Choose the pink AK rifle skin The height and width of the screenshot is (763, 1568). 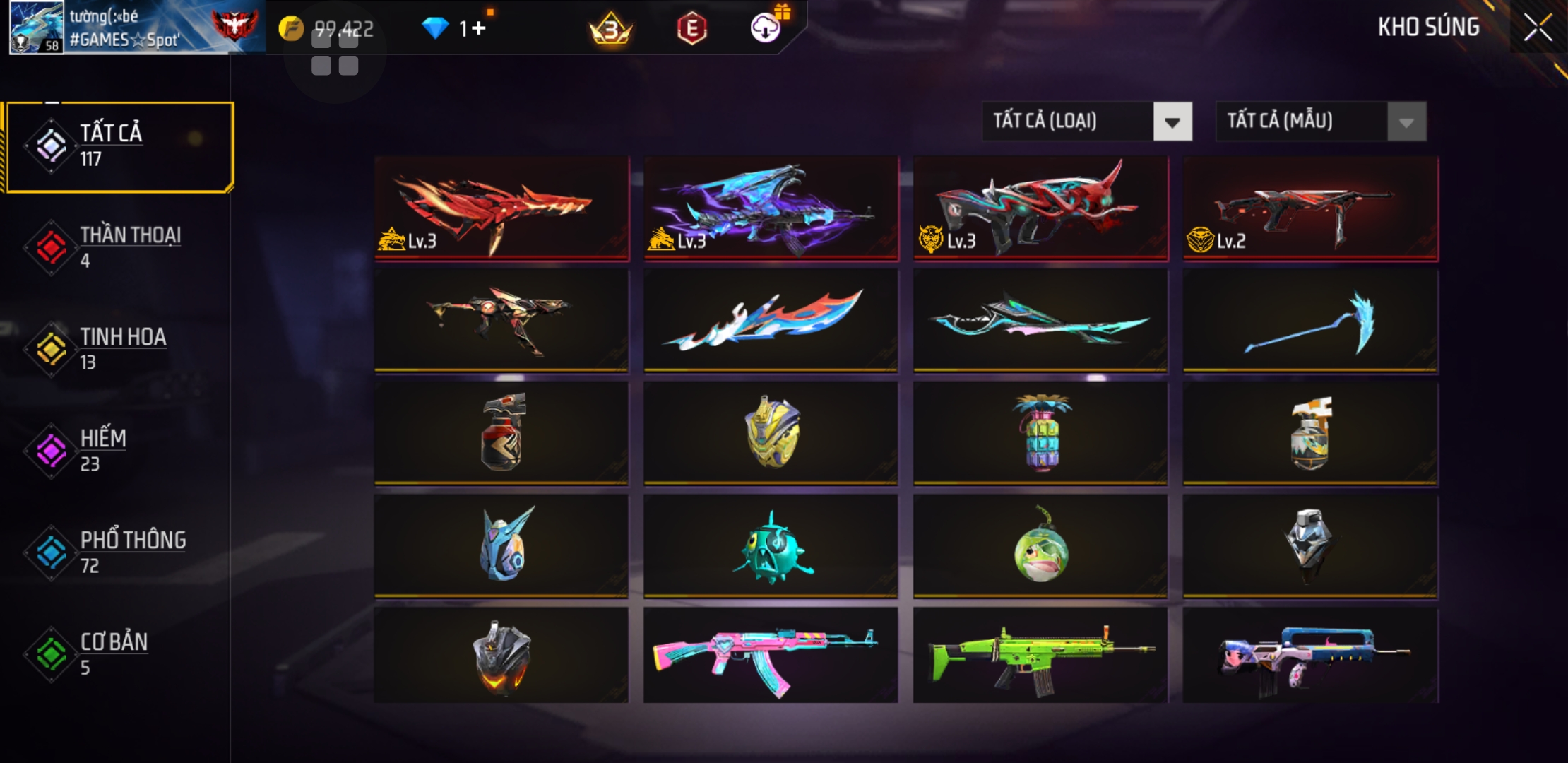pos(771,655)
